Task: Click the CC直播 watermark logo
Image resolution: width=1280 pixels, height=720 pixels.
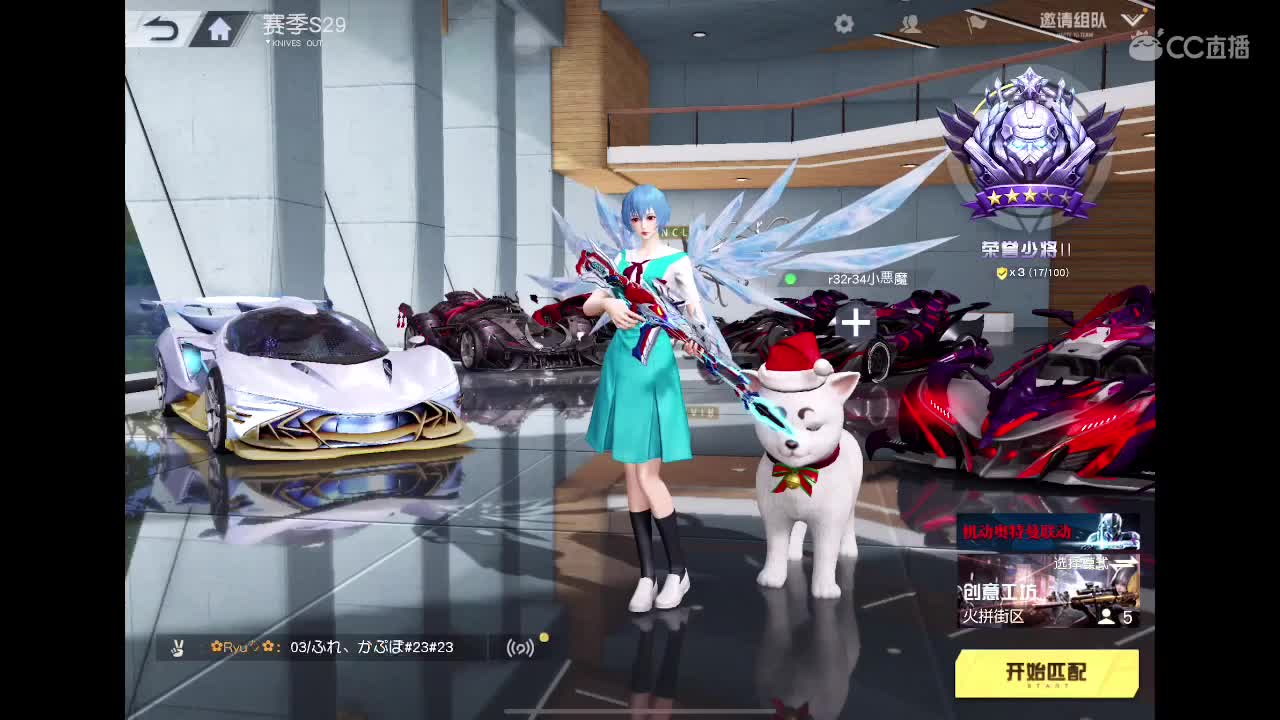Action: (1197, 45)
